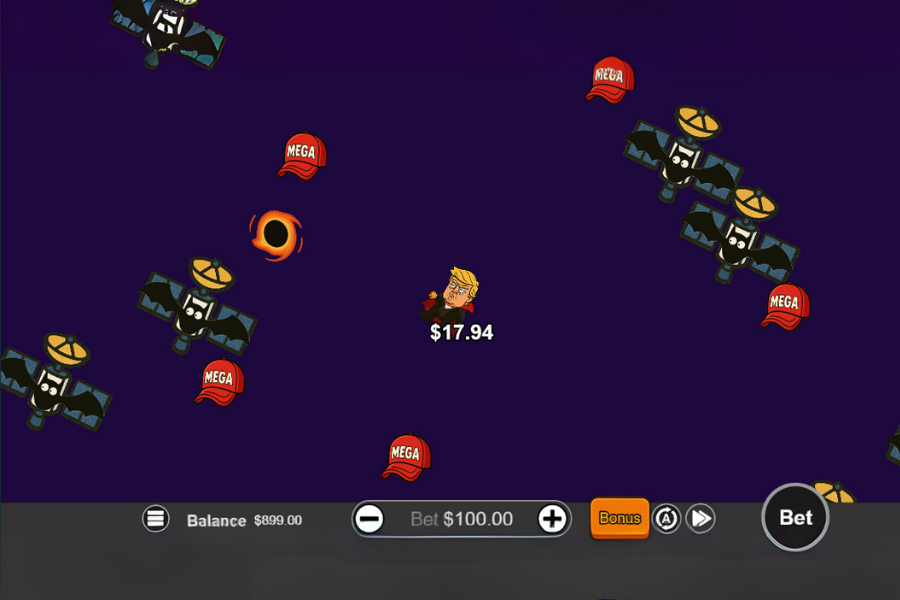Increase the bet with the plus button
Viewport: 900px width, 600px height.
click(552, 518)
